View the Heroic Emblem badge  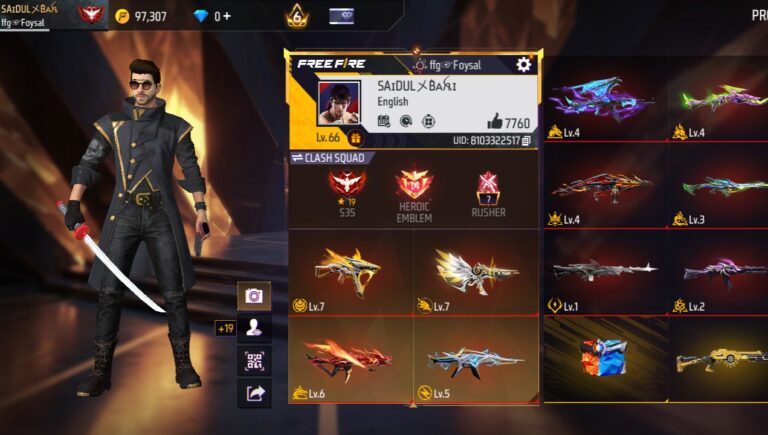click(x=414, y=192)
